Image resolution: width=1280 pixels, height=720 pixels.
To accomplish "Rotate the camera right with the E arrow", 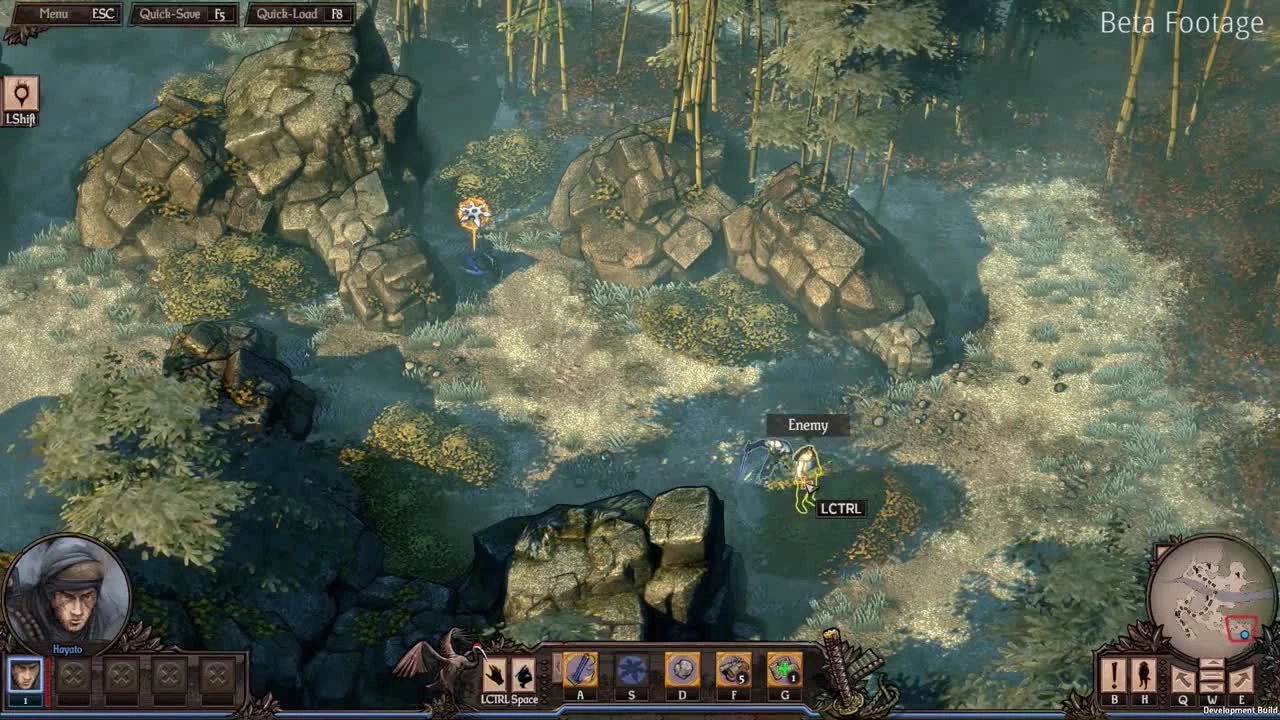I will 1240,676.
